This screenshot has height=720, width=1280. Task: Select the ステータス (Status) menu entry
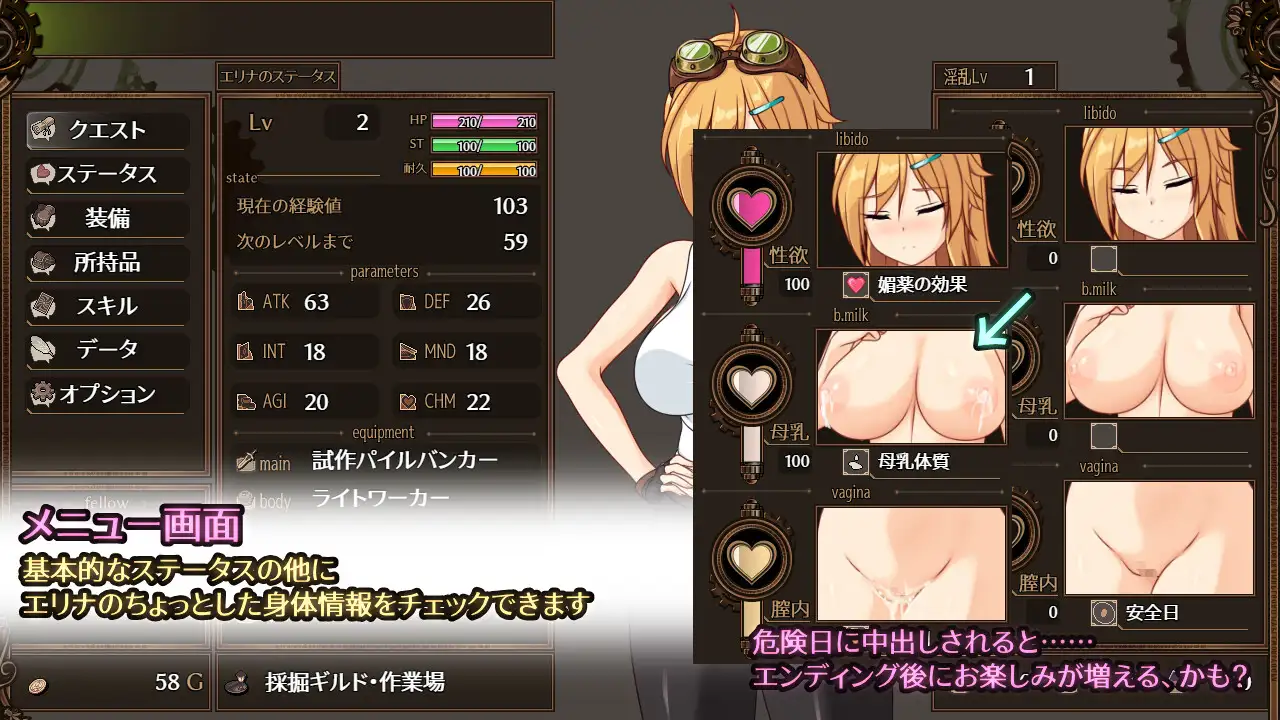[107, 174]
